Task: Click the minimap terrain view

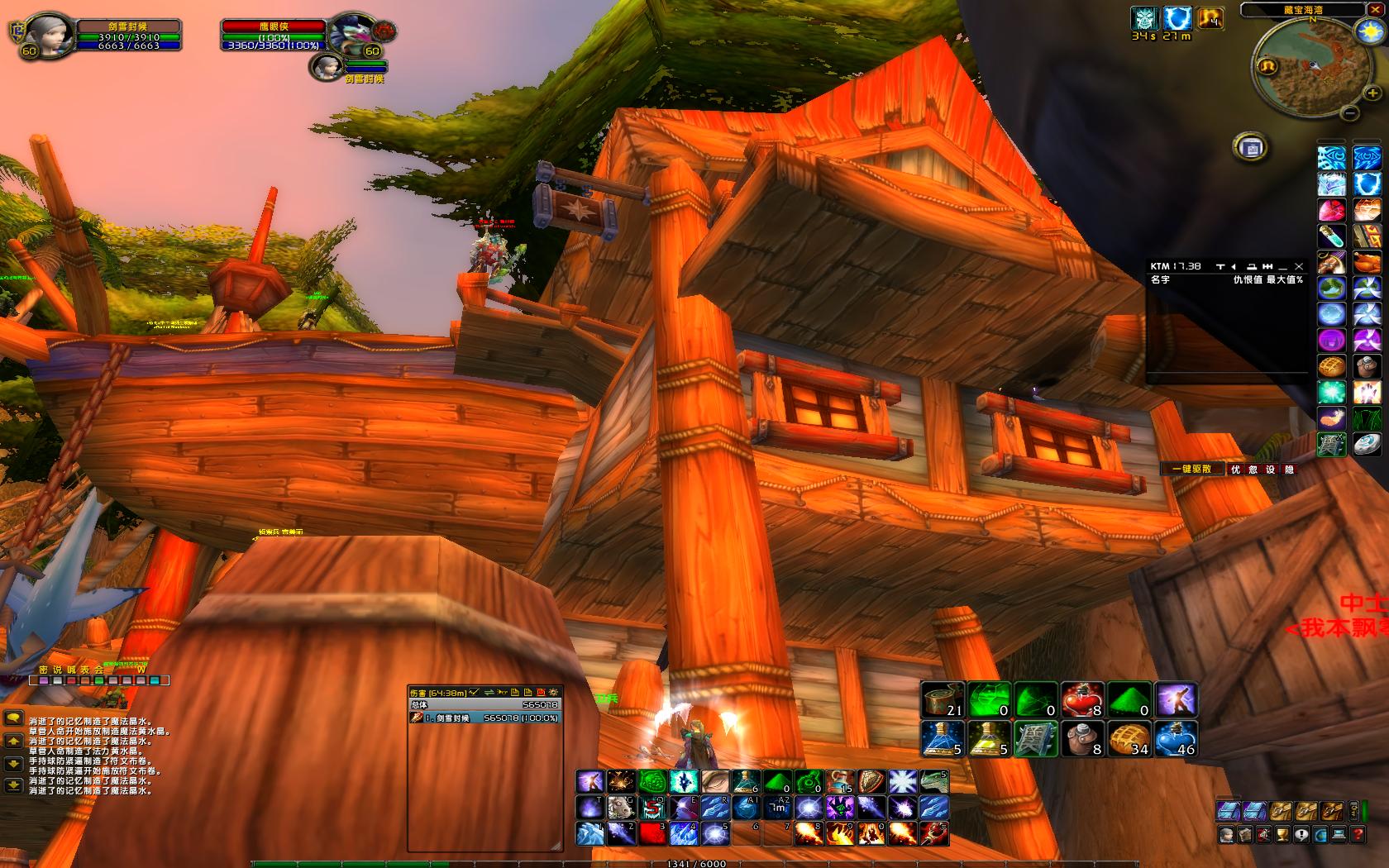Action: 1313,73
